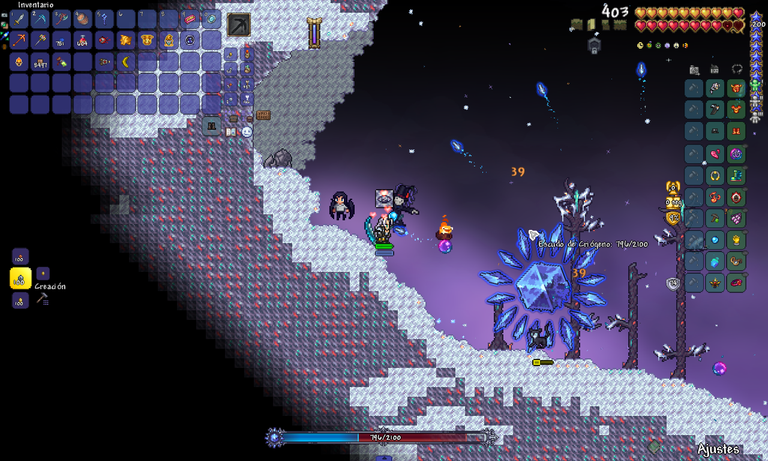The height and width of the screenshot is (461, 768).
Task: Pick the golden mask inventory item
Action: point(146,40)
